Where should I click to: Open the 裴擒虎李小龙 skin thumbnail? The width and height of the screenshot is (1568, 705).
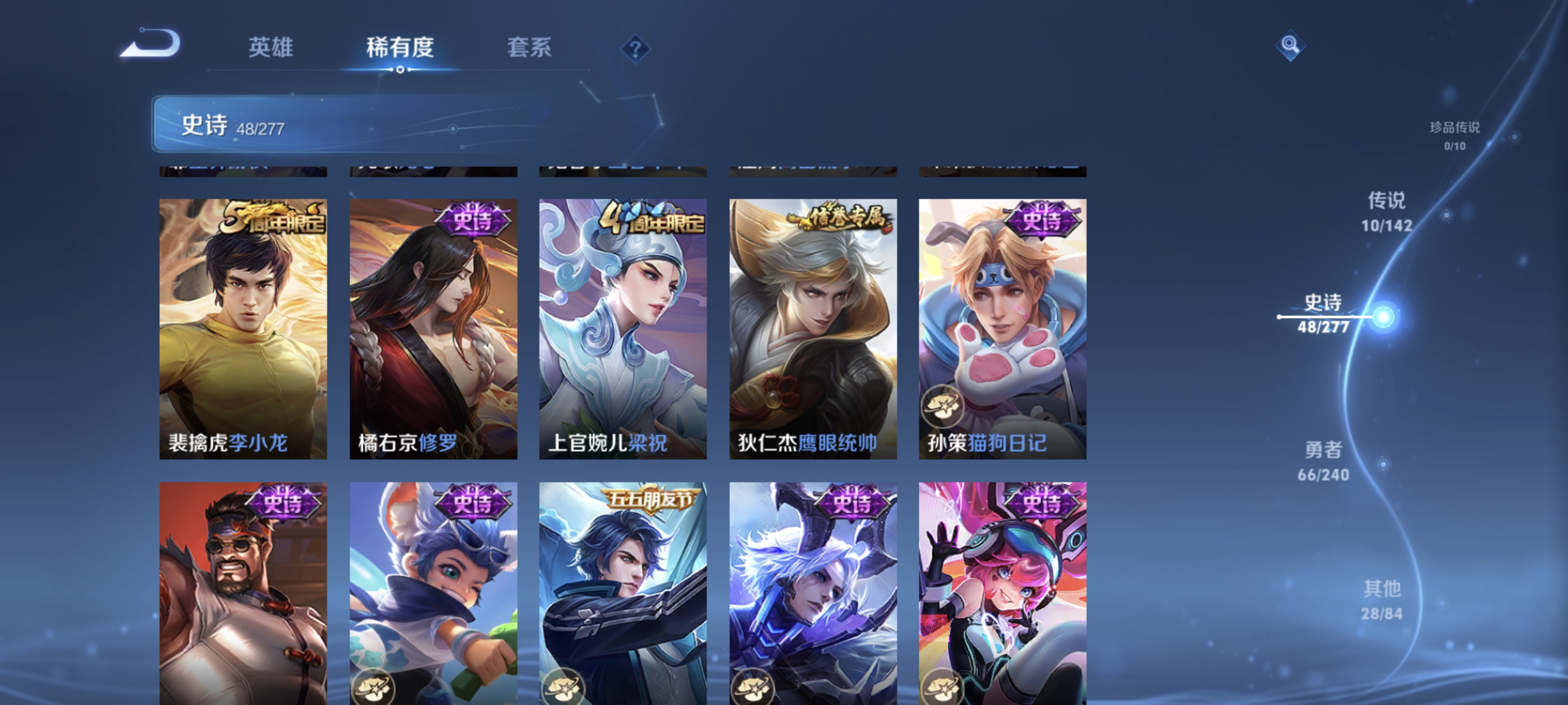click(x=244, y=329)
